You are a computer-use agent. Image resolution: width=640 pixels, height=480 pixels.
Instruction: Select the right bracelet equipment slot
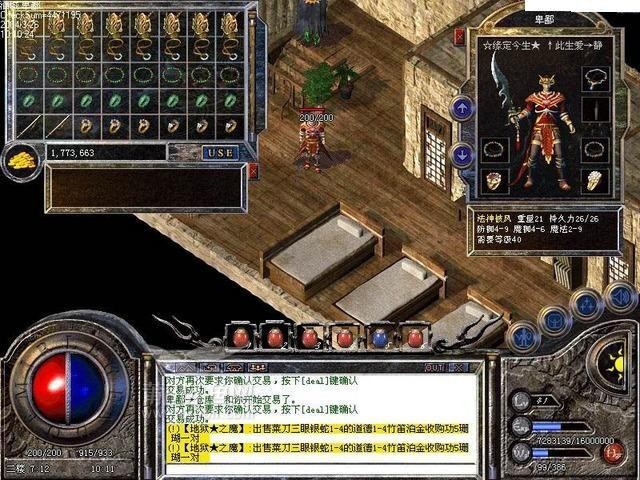pyautogui.click(x=596, y=150)
